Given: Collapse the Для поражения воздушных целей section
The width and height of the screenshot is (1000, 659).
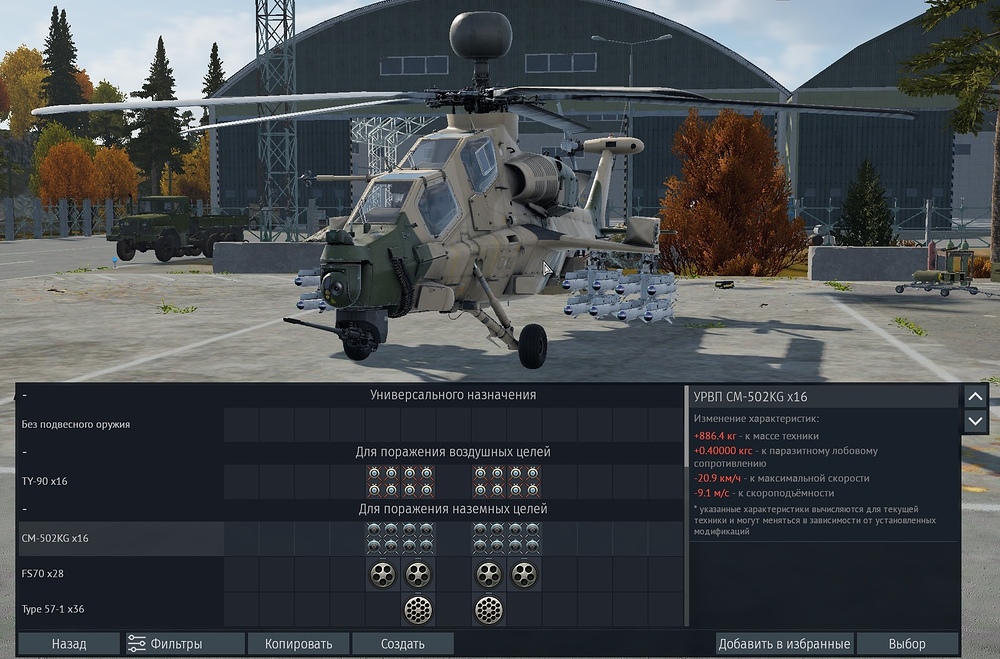Looking at the screenshot, I should click(x=24, y=452).
